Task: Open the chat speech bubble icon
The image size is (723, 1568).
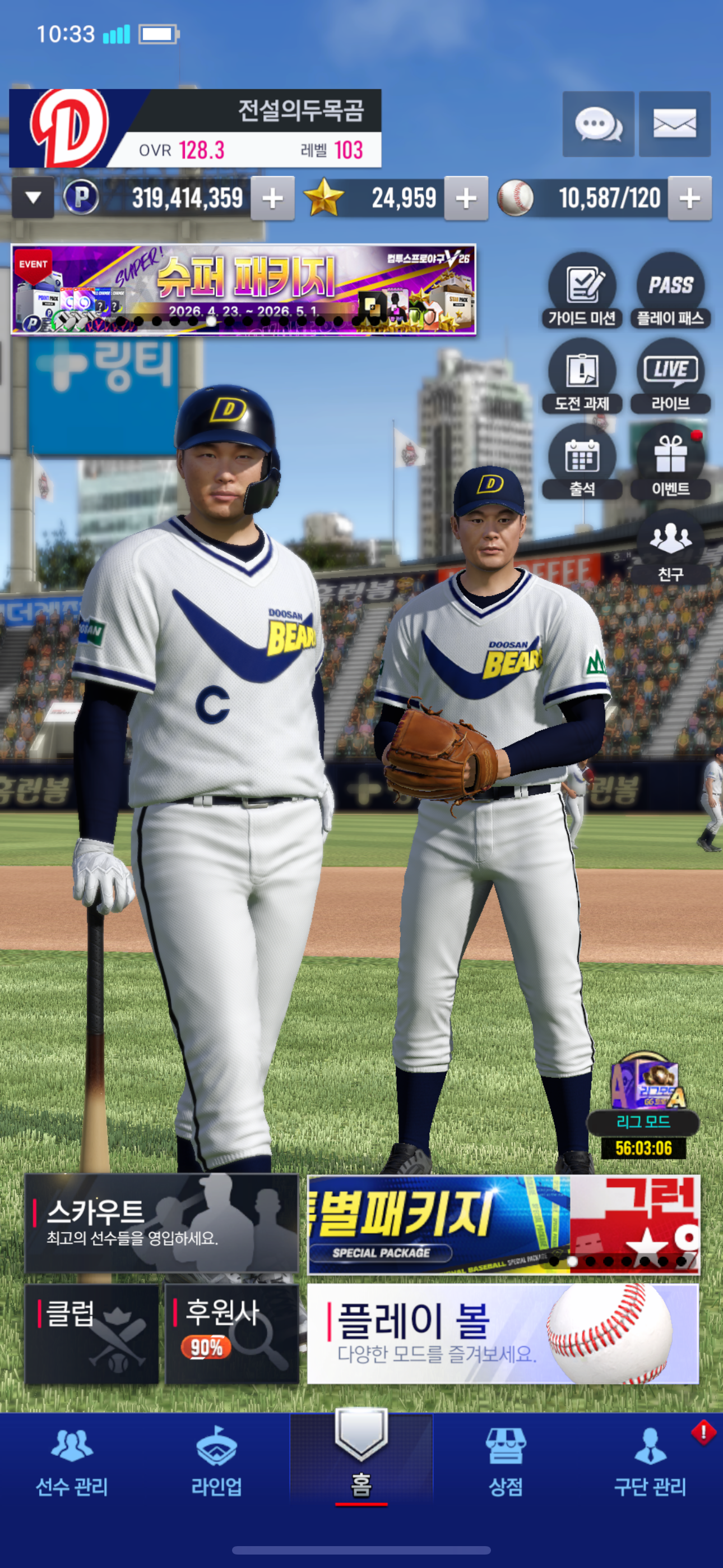Action: pos(597,124)
